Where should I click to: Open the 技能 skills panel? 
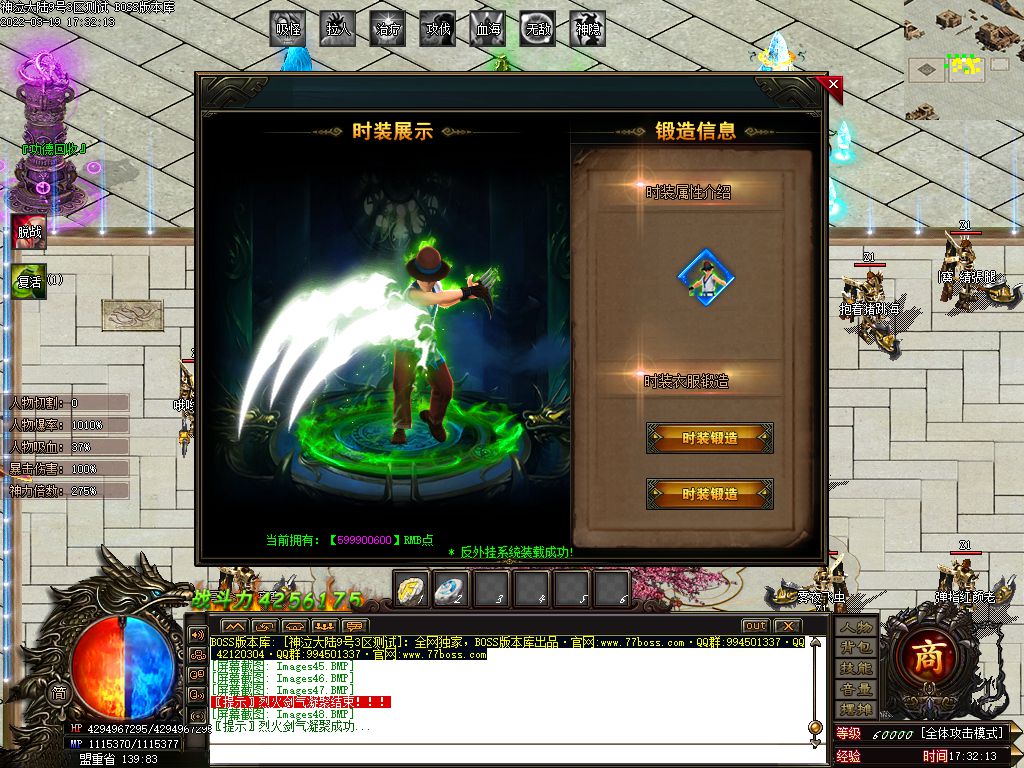[856, 668]
